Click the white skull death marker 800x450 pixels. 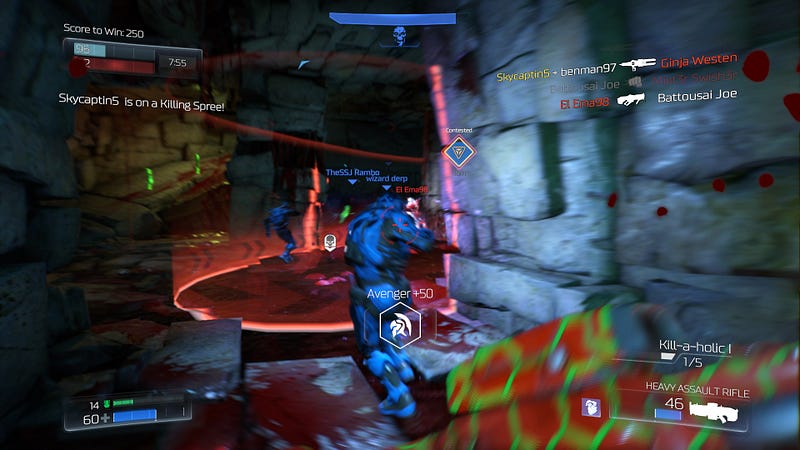[x=330, y=240]
